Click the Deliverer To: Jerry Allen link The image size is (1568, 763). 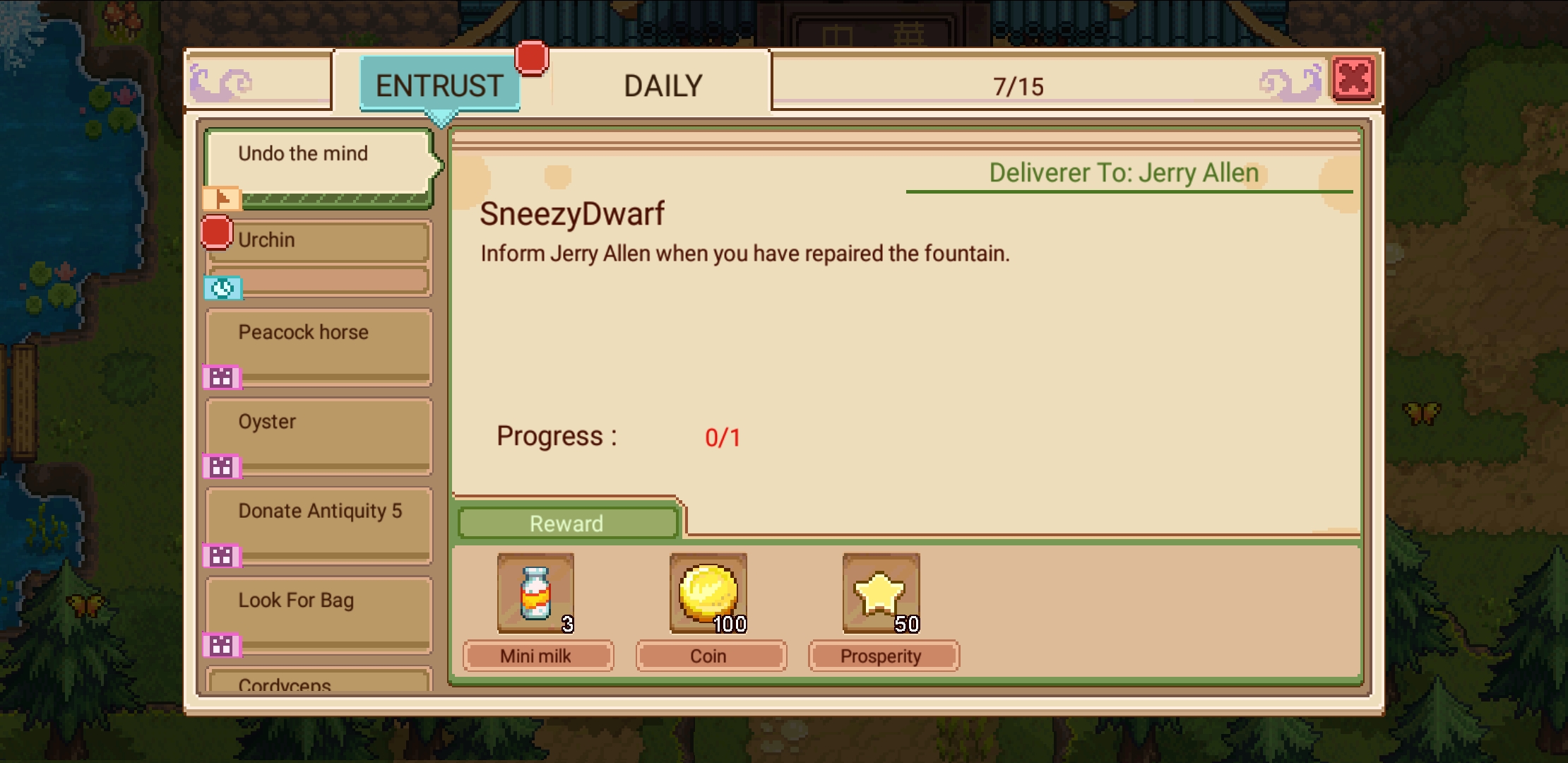1122,172
